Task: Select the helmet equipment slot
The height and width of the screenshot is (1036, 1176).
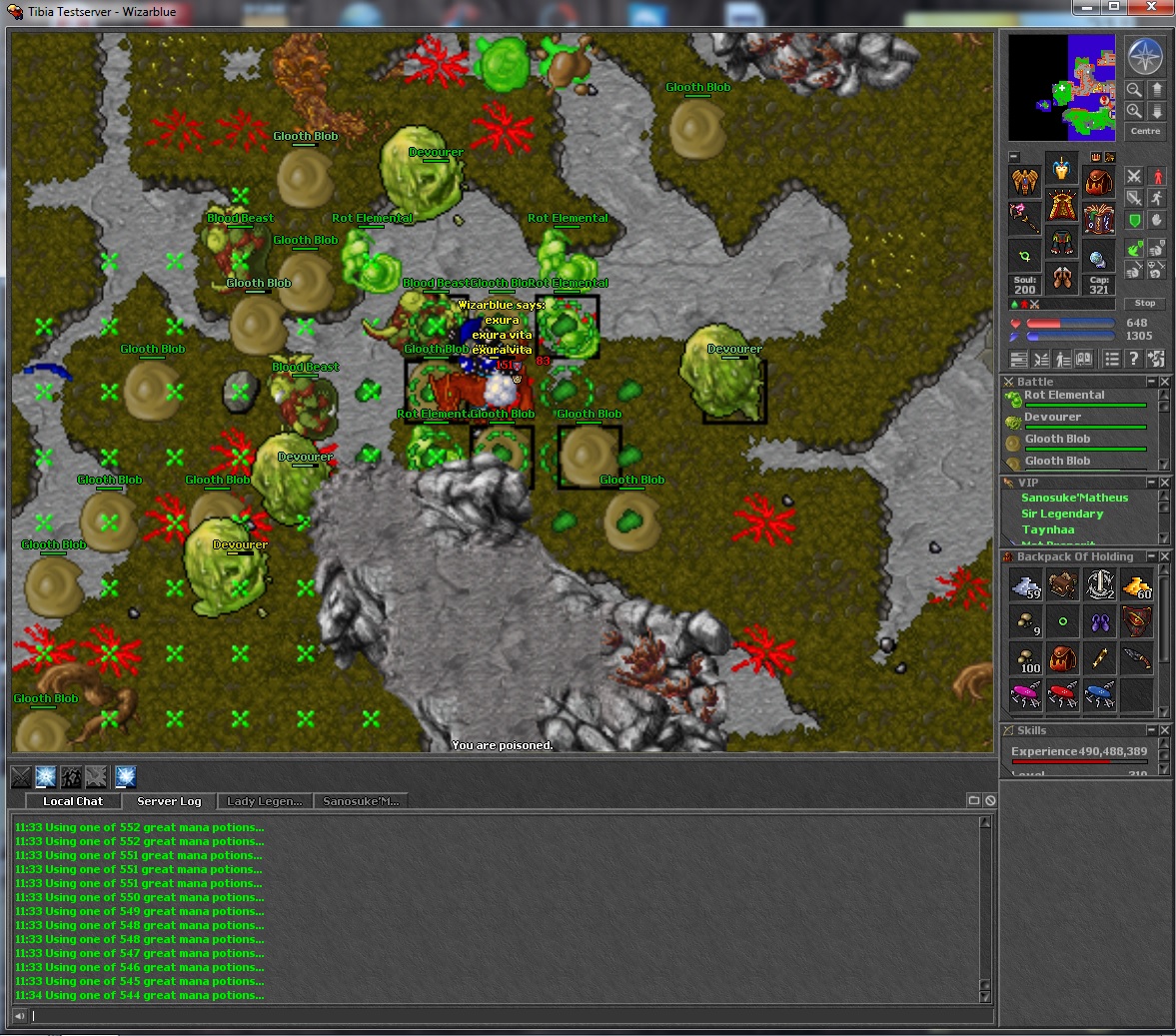Action: (1061, 171)
